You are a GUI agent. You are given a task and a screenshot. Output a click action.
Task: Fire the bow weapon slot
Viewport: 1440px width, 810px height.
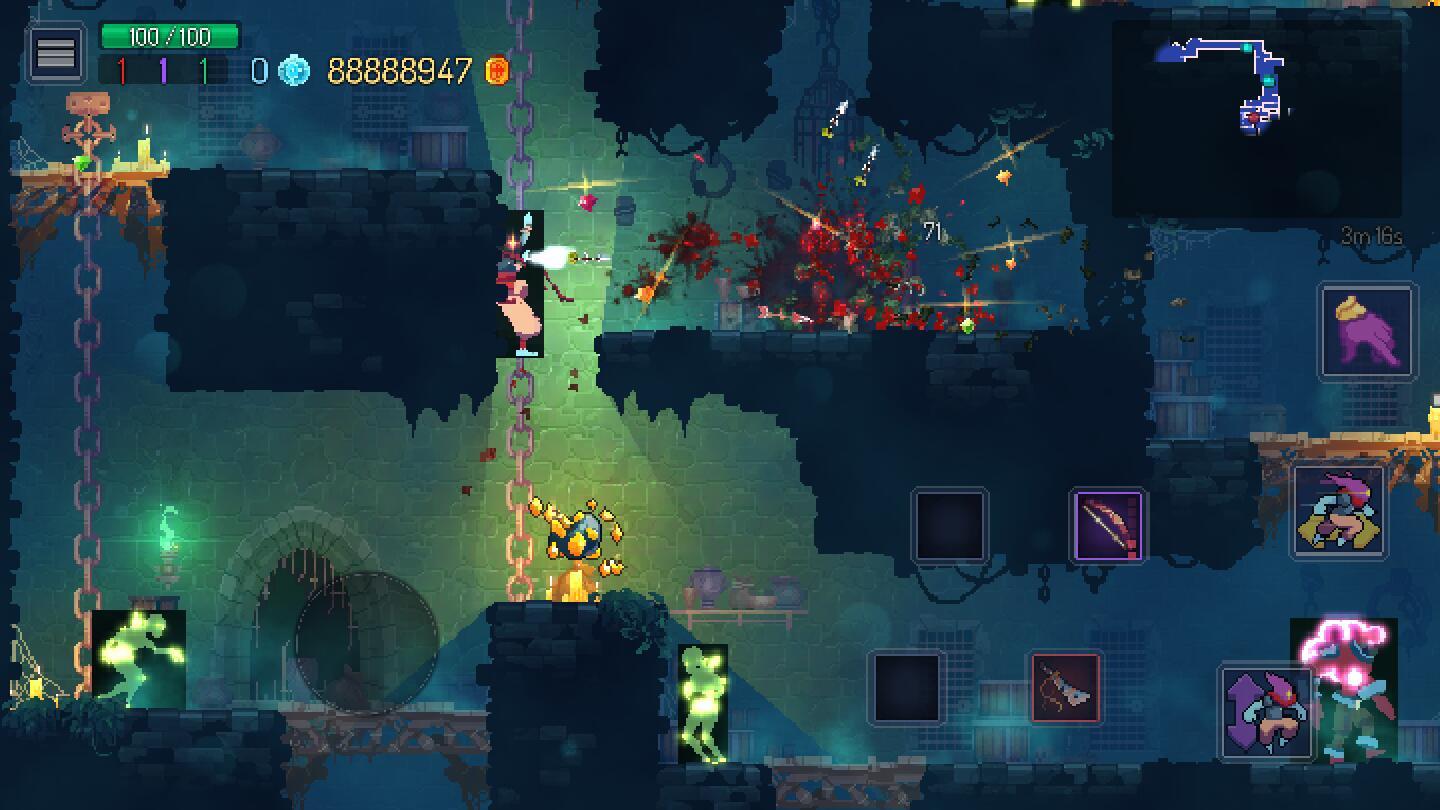1108,525
